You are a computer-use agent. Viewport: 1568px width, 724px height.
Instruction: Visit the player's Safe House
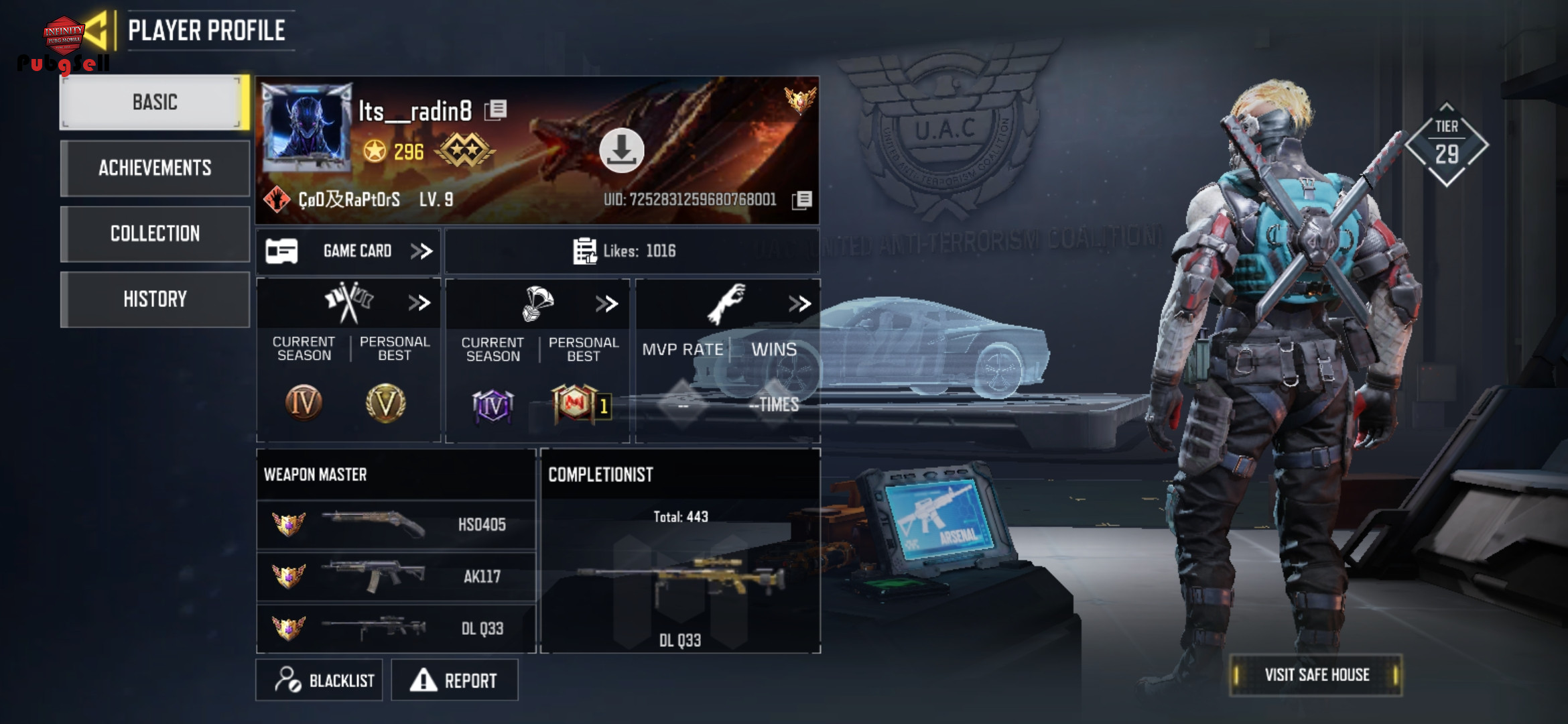pos(1315,675)
